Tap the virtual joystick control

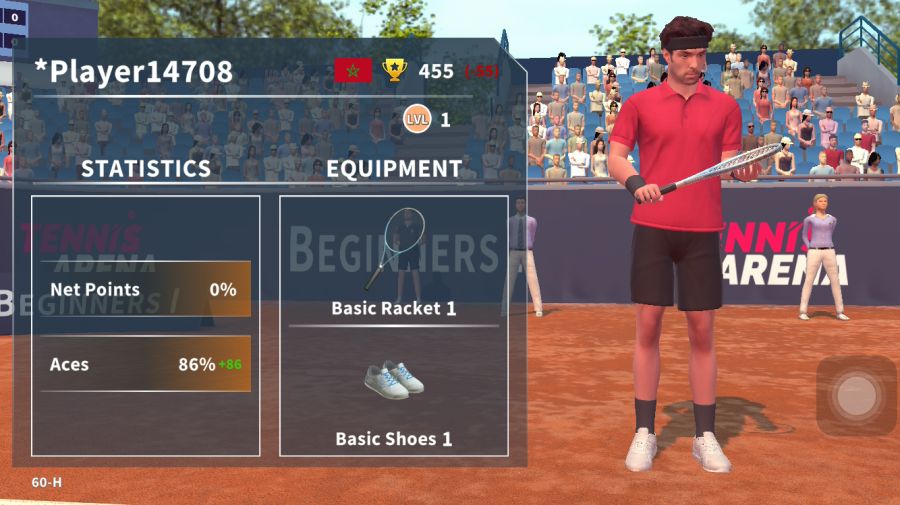tap(856, 397)
